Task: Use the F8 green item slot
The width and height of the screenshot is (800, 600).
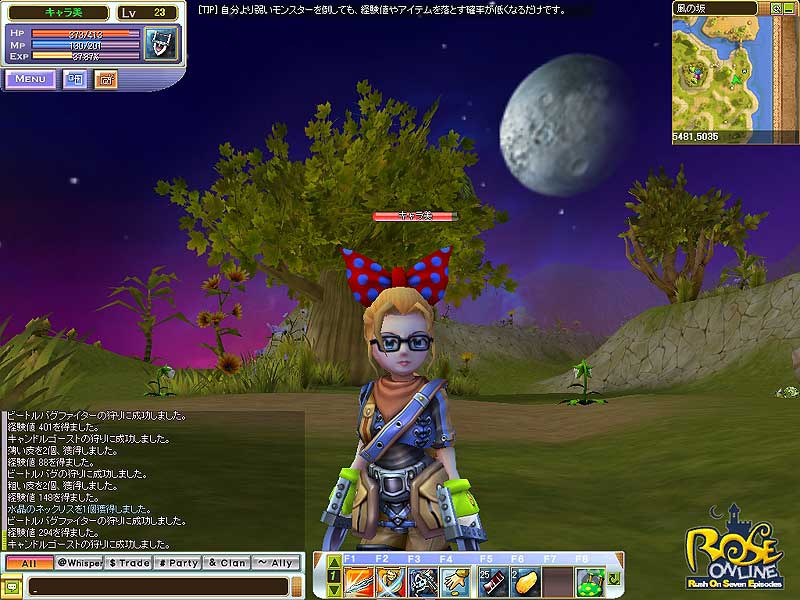Action: pyautogui.click(x=589, y=579)
